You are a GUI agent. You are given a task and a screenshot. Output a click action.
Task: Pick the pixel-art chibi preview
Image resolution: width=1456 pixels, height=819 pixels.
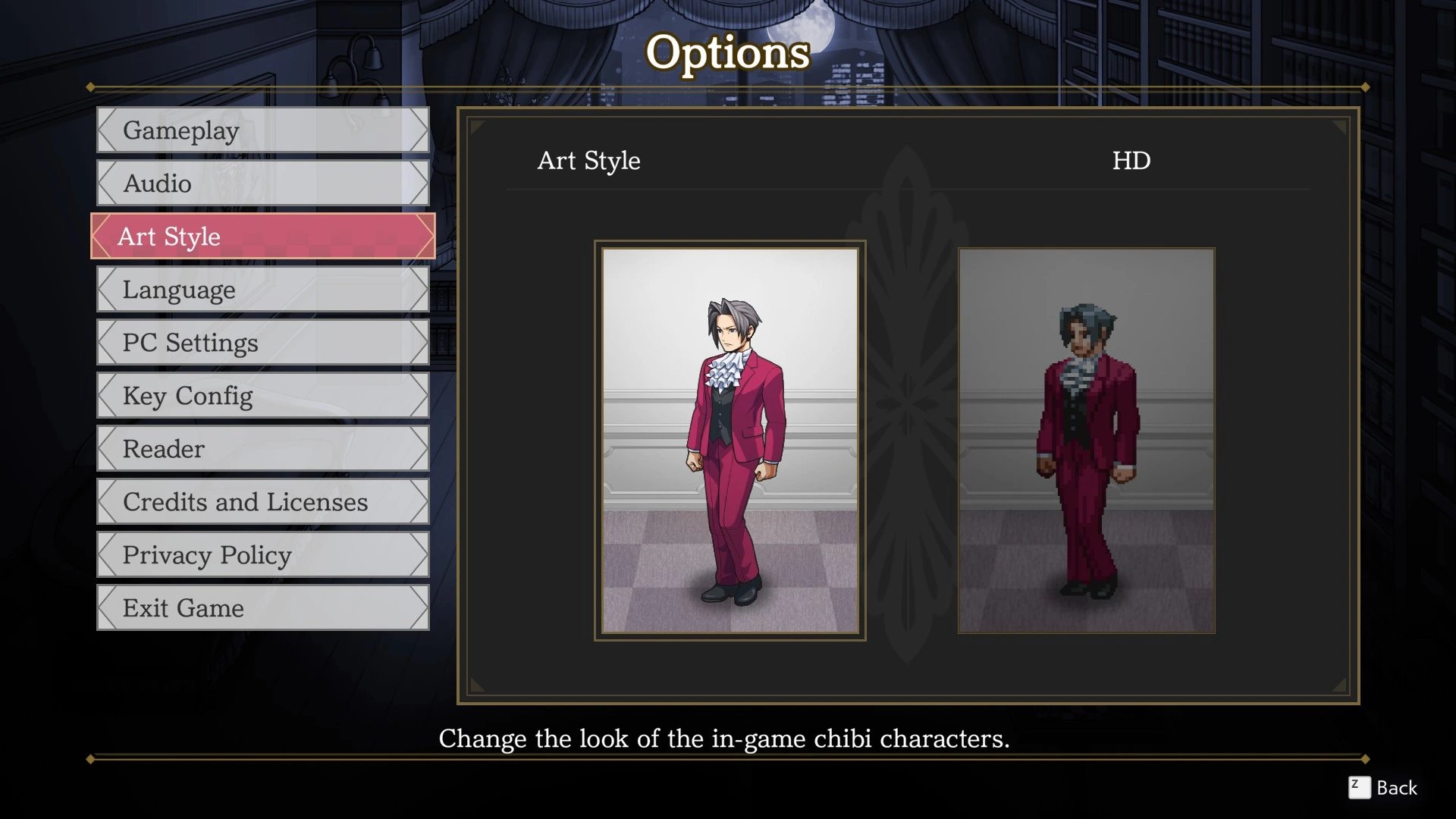coord(1086,441)
